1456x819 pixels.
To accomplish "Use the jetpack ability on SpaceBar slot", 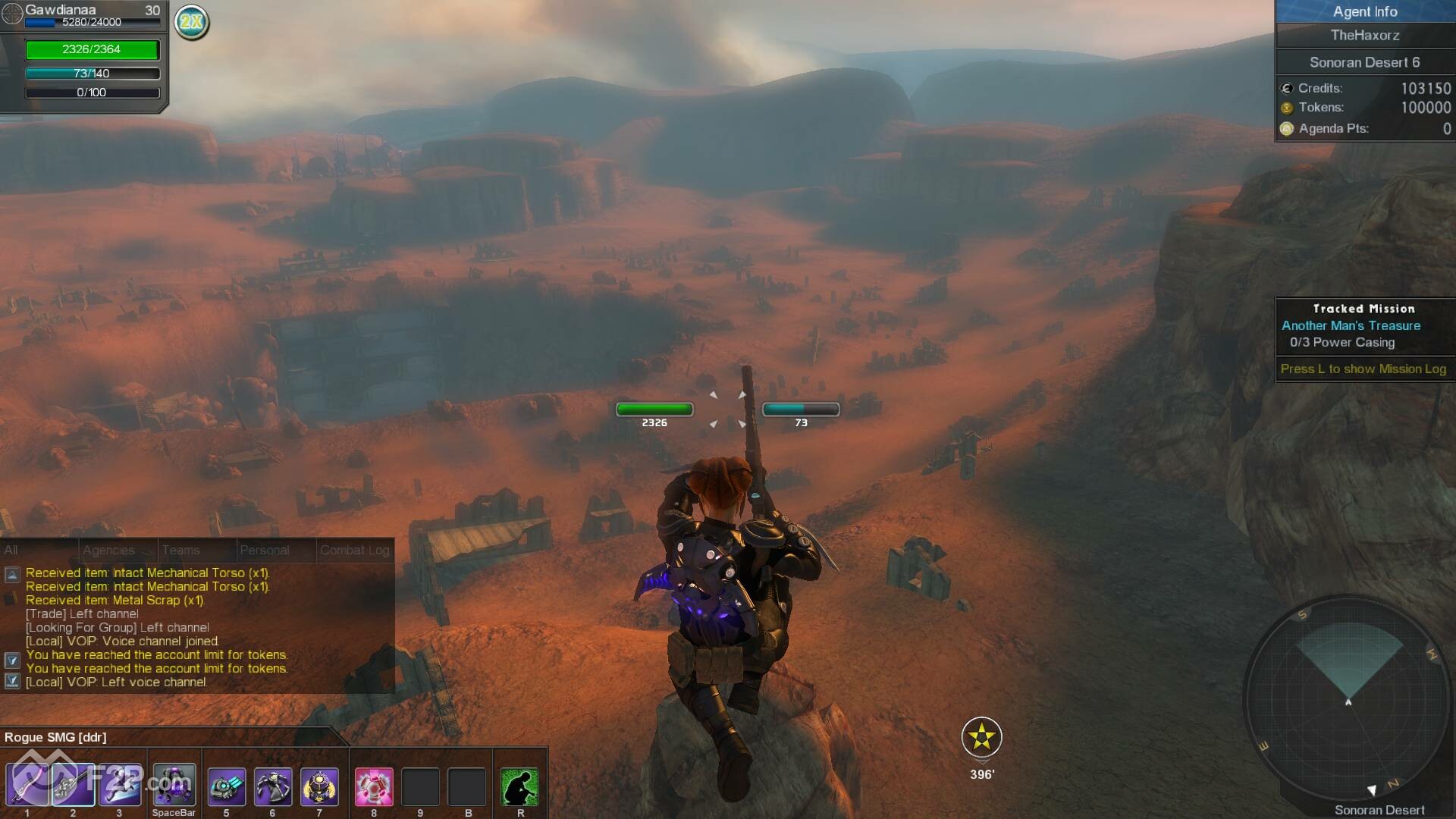I will [174, 786].
